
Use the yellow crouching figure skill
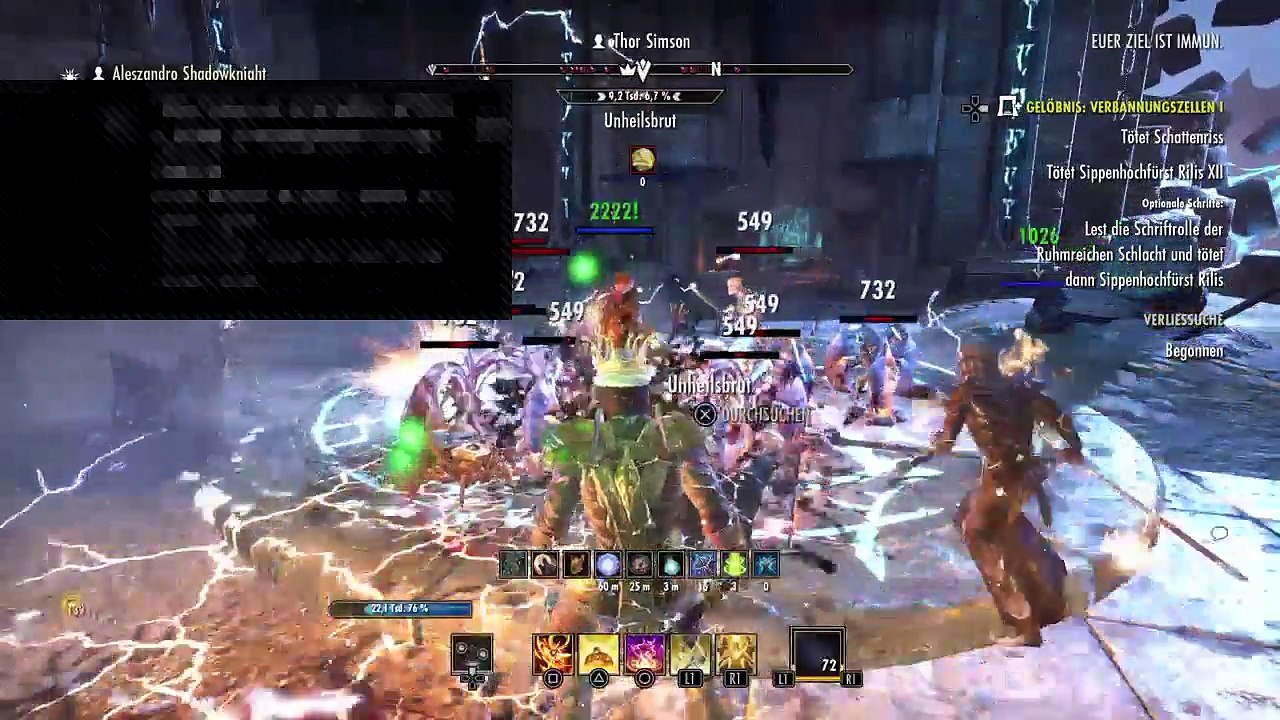tap(598, 653)
